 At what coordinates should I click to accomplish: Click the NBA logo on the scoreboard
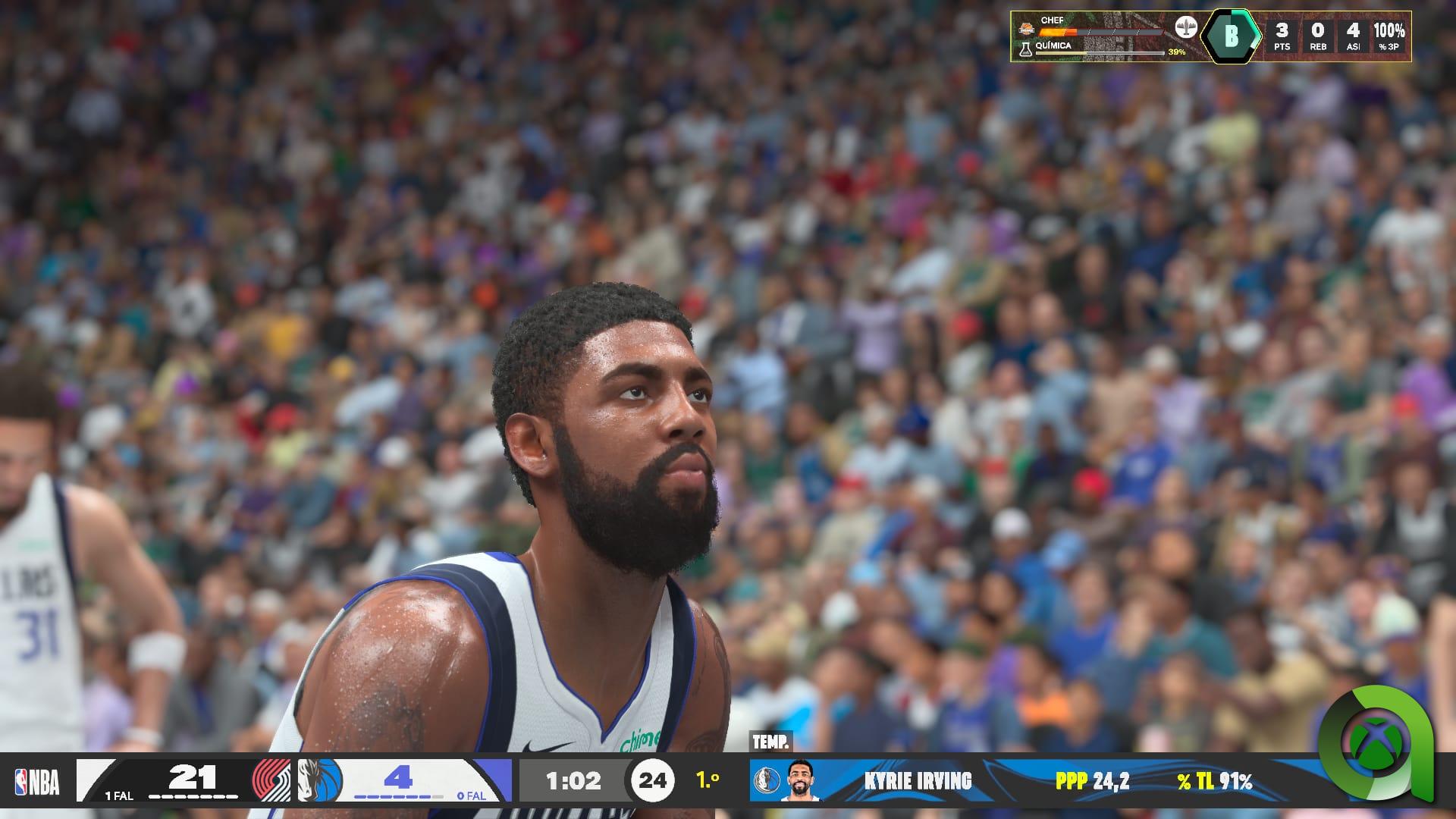click(37, 782)
